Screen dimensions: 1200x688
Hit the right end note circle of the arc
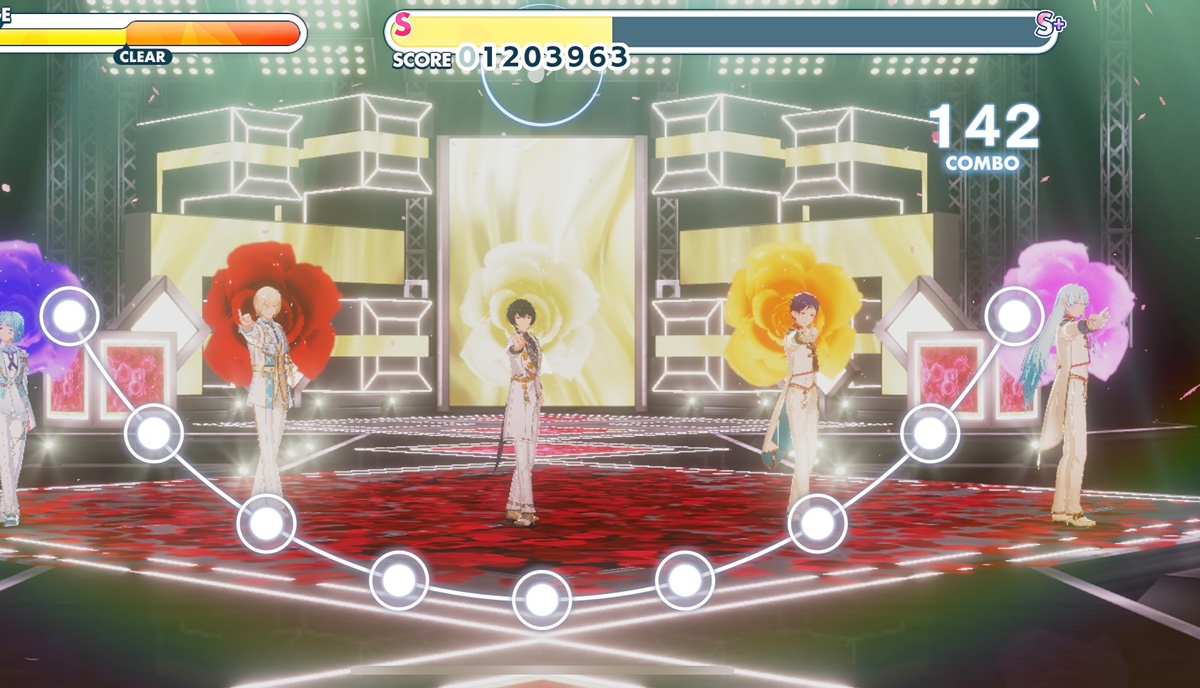1014,316
